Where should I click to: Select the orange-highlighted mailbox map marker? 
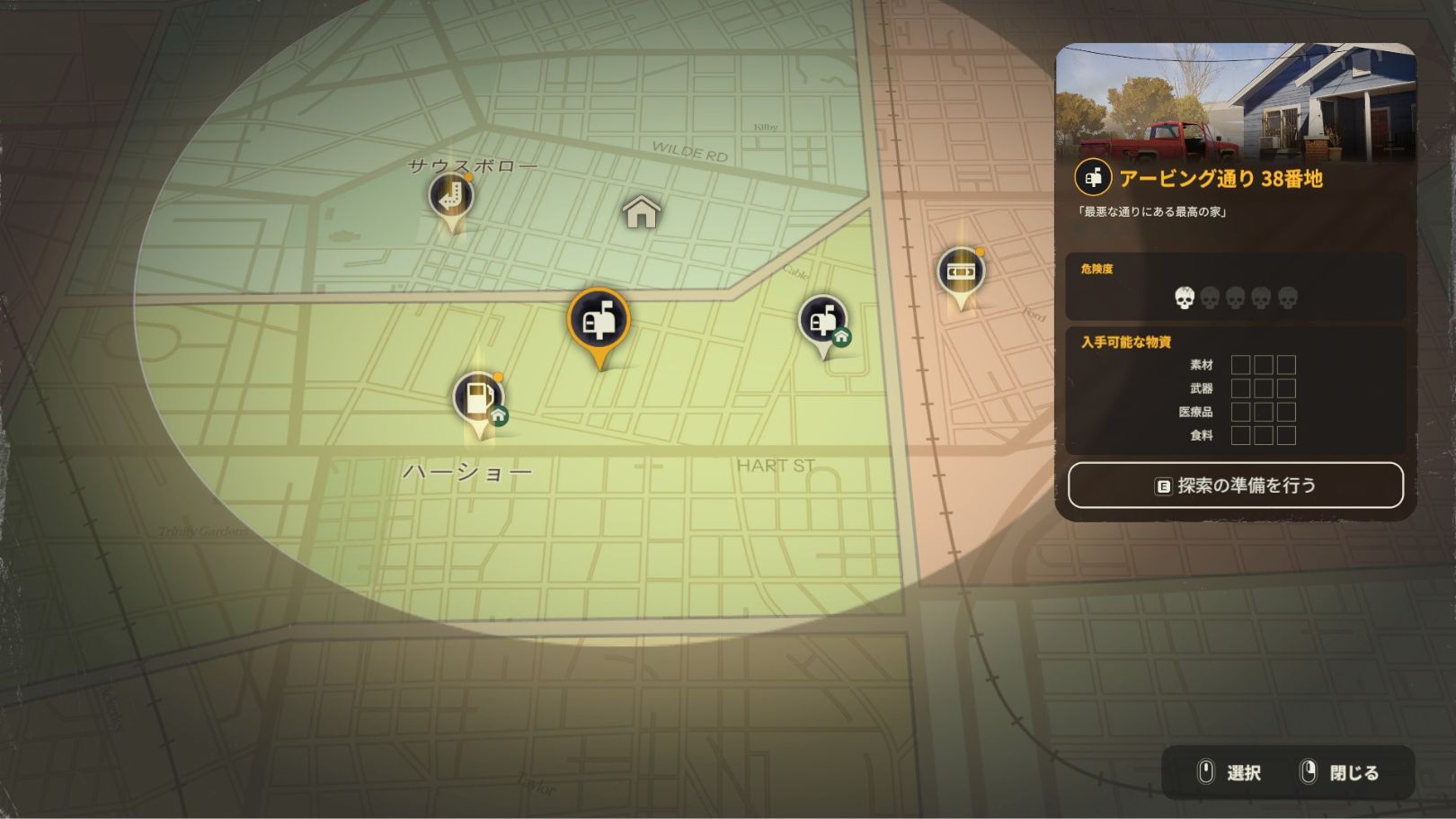point(599,320)
